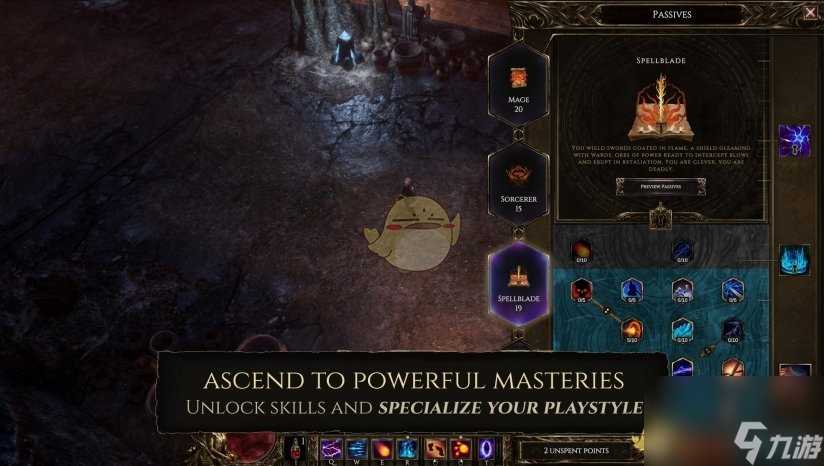Allocate the fiery orange swirl passive node
The height and width of the screenshot is (466, 824).
(x=632, y=328)
